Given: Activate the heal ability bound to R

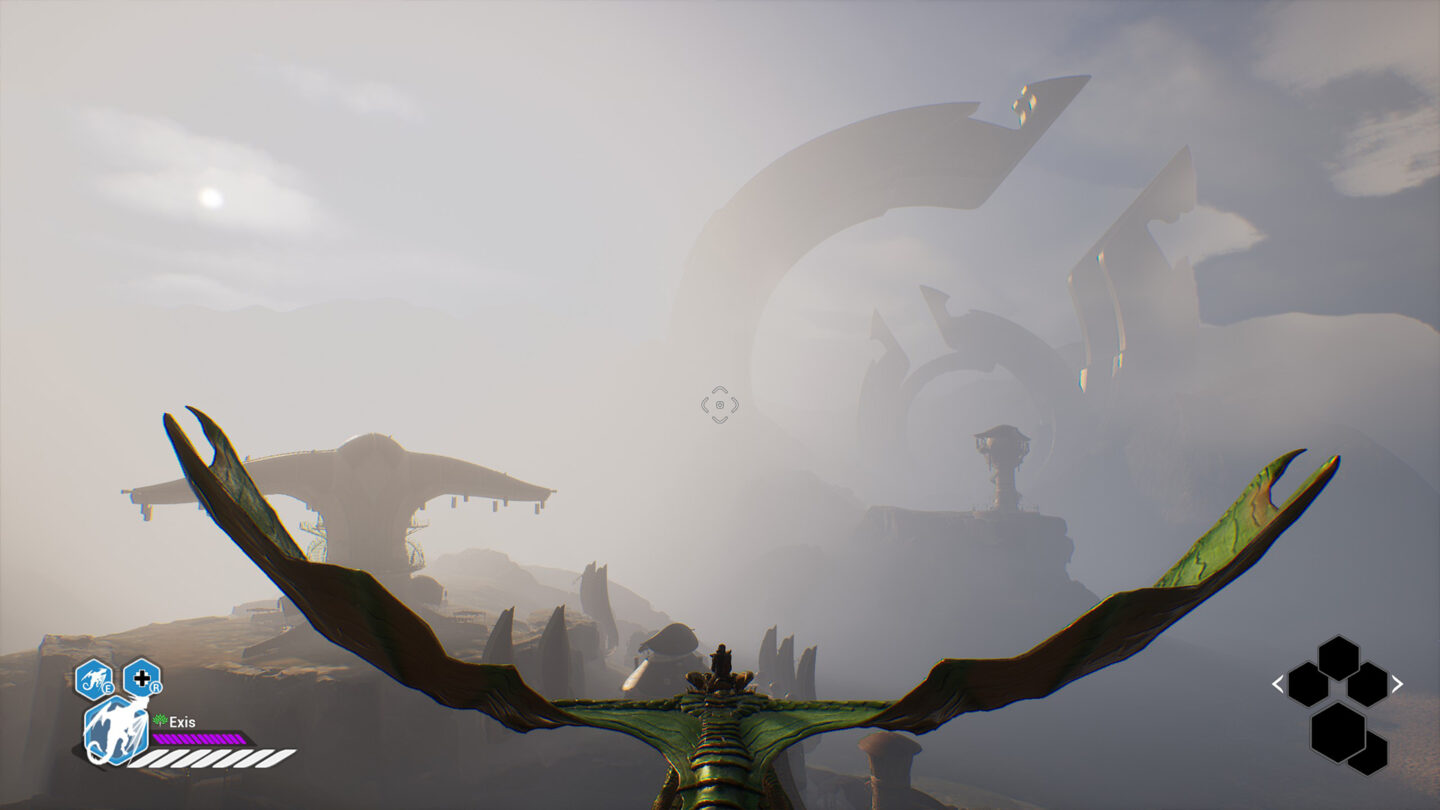Looking at the screenshot, I should click(x=142, y=678).
